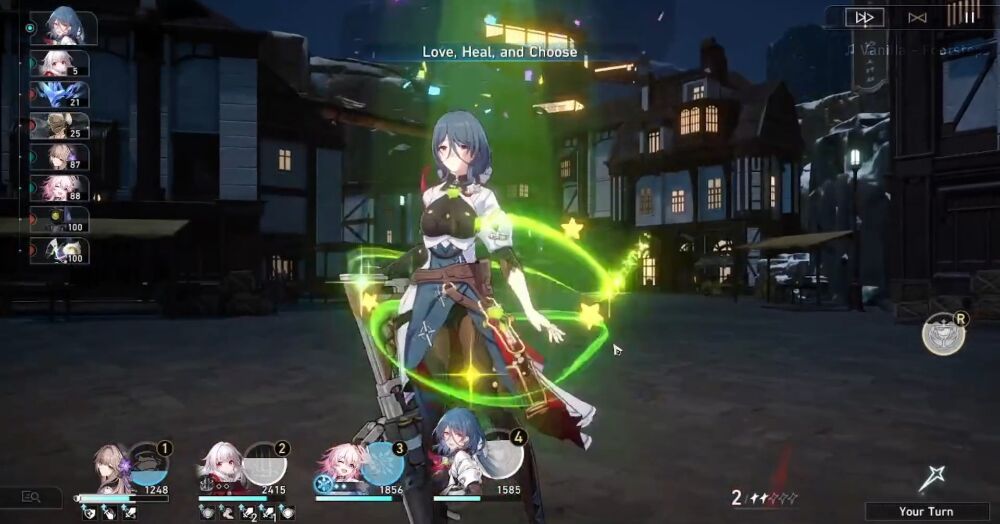The width and height of the screenshot is (1000, 524).
Task: Click the round technique icon marked R
Action: (943, 334)
